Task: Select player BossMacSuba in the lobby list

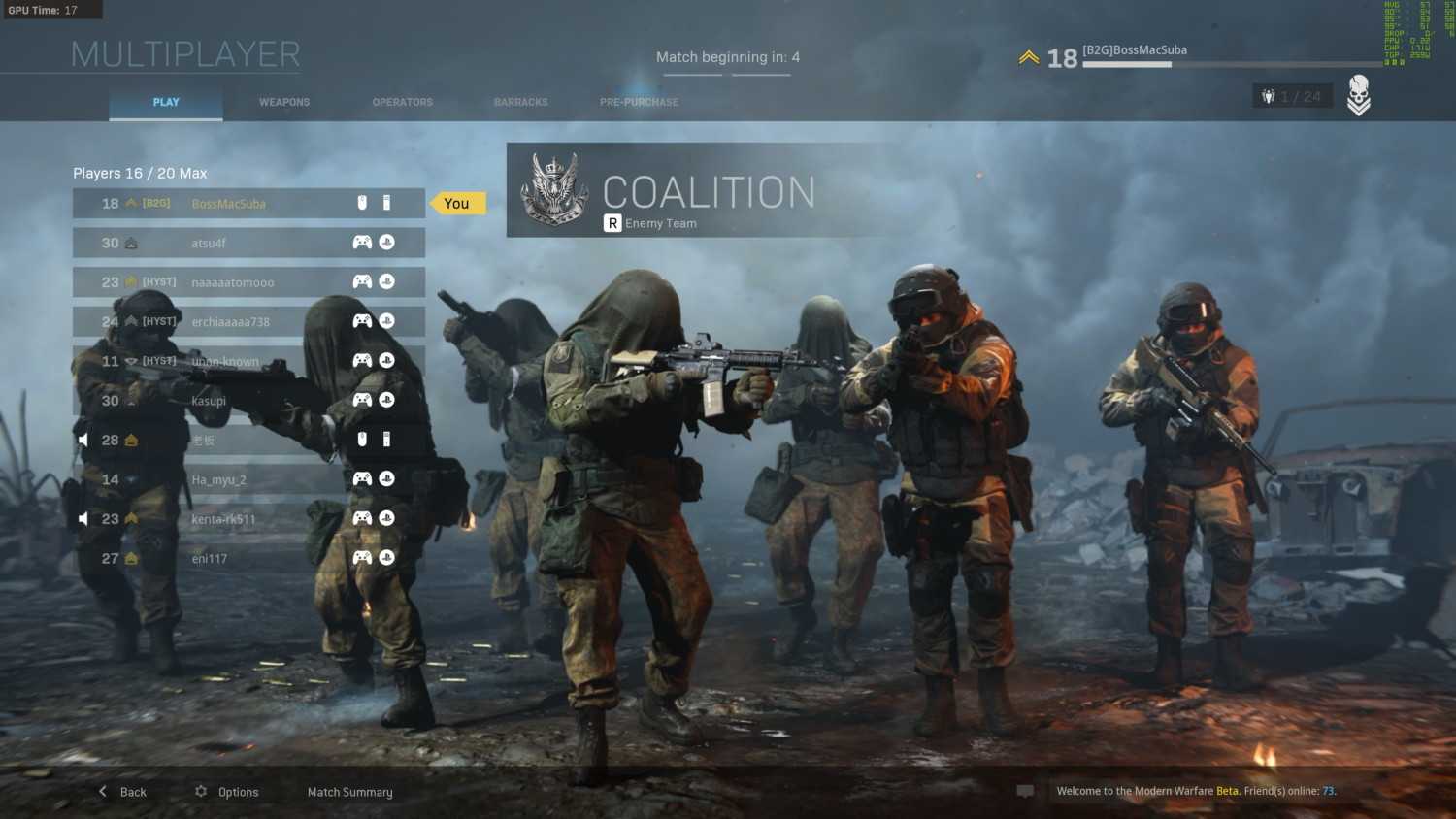Action: 248,204
